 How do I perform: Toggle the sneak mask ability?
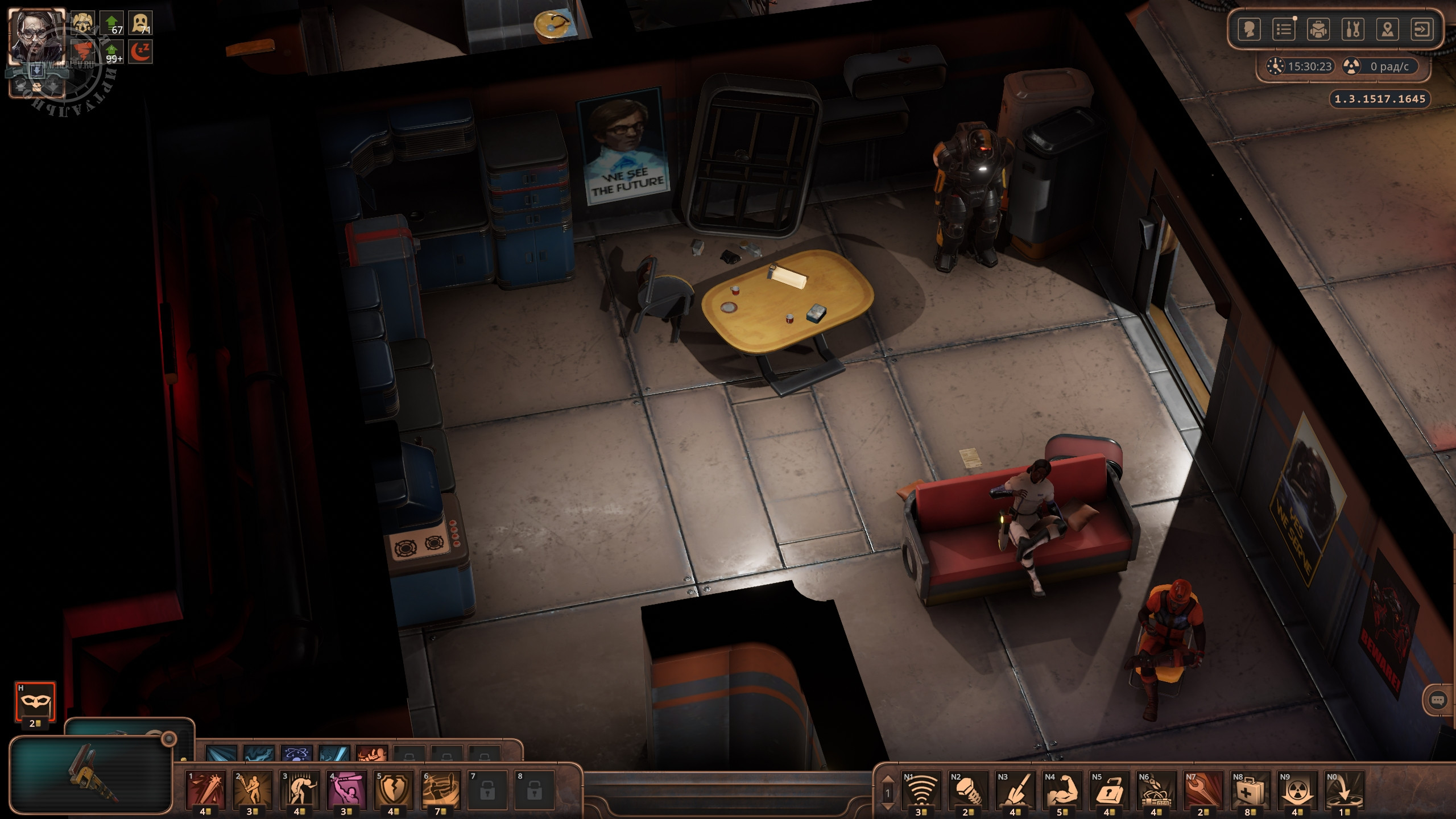point(35,701)
